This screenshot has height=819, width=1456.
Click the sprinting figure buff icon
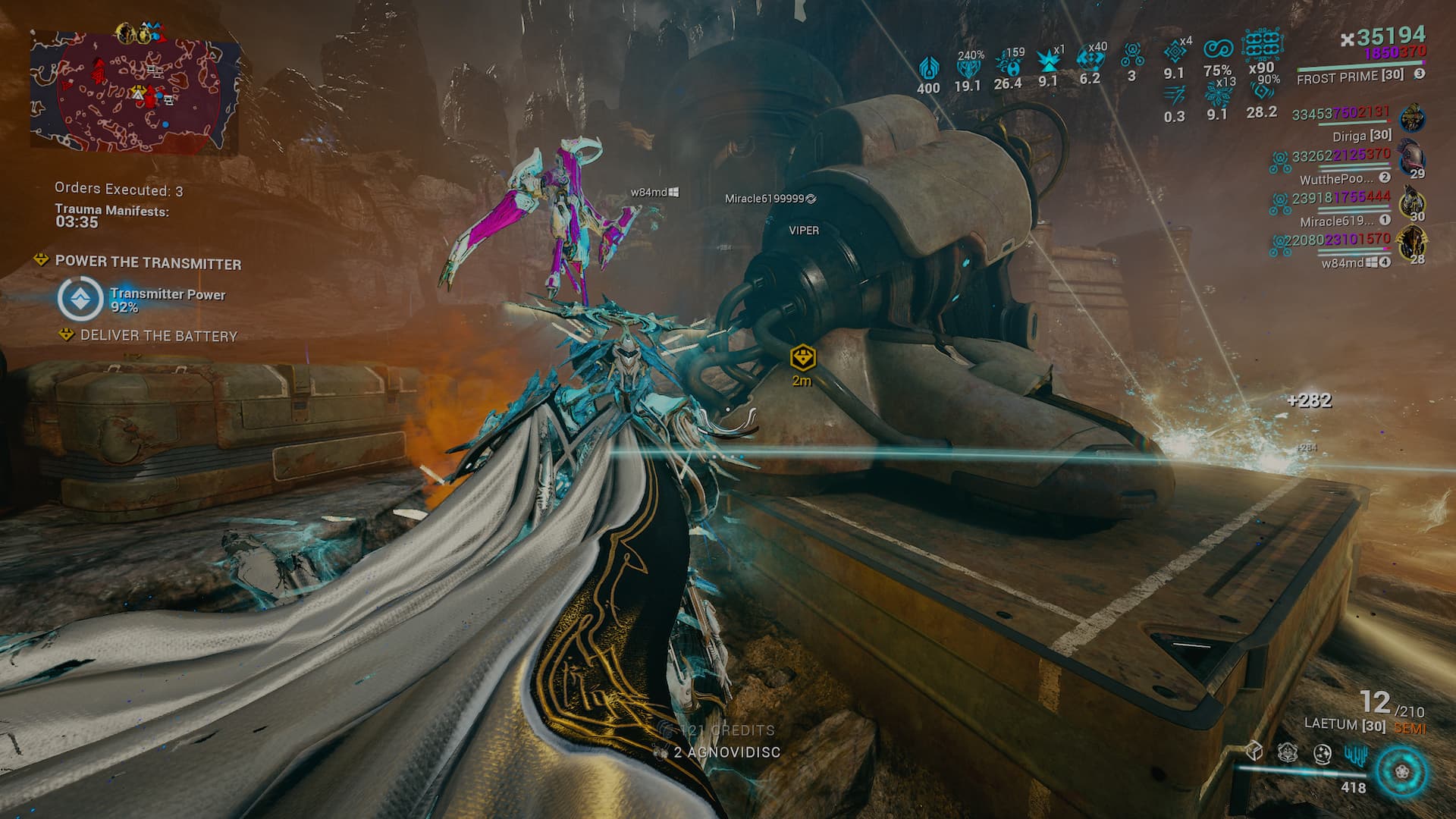(x=1174, y=96)
